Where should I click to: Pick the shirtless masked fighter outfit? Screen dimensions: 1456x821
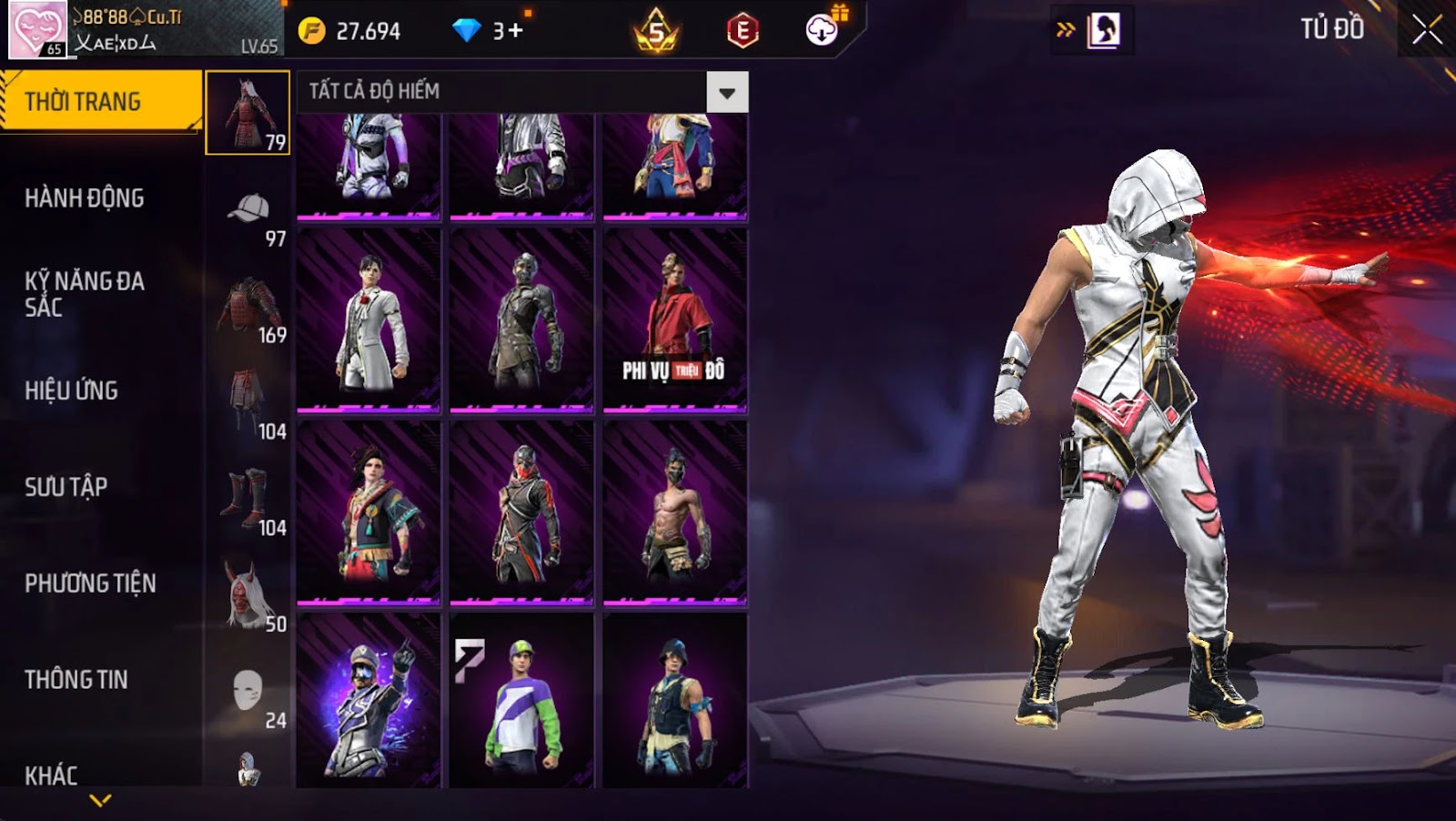(674, 512)
